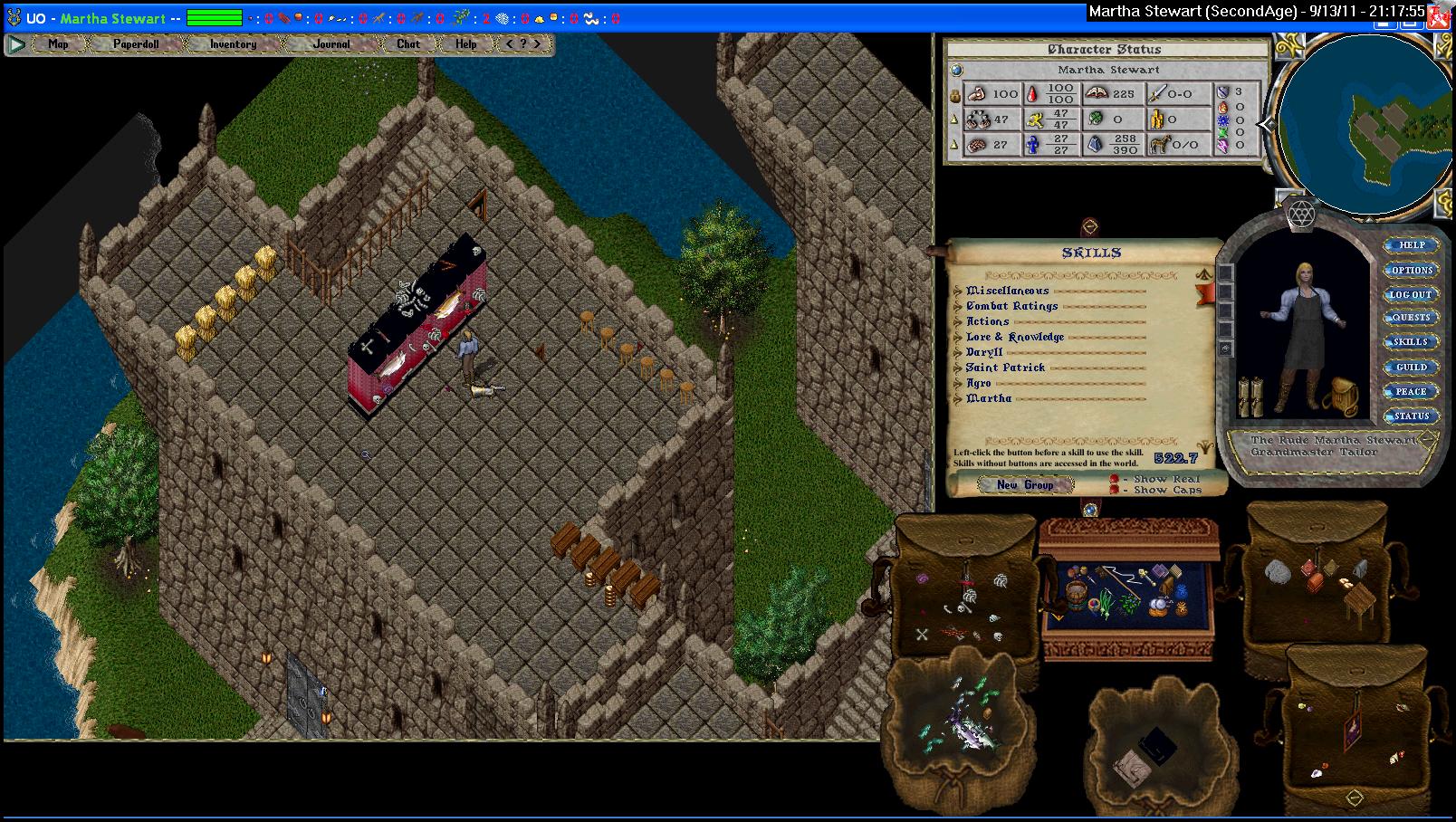Expand the Combat Ratings skills group
The width and height of the screenshot is (1456, 822).
pyautogui.click(x=958, y=306)
